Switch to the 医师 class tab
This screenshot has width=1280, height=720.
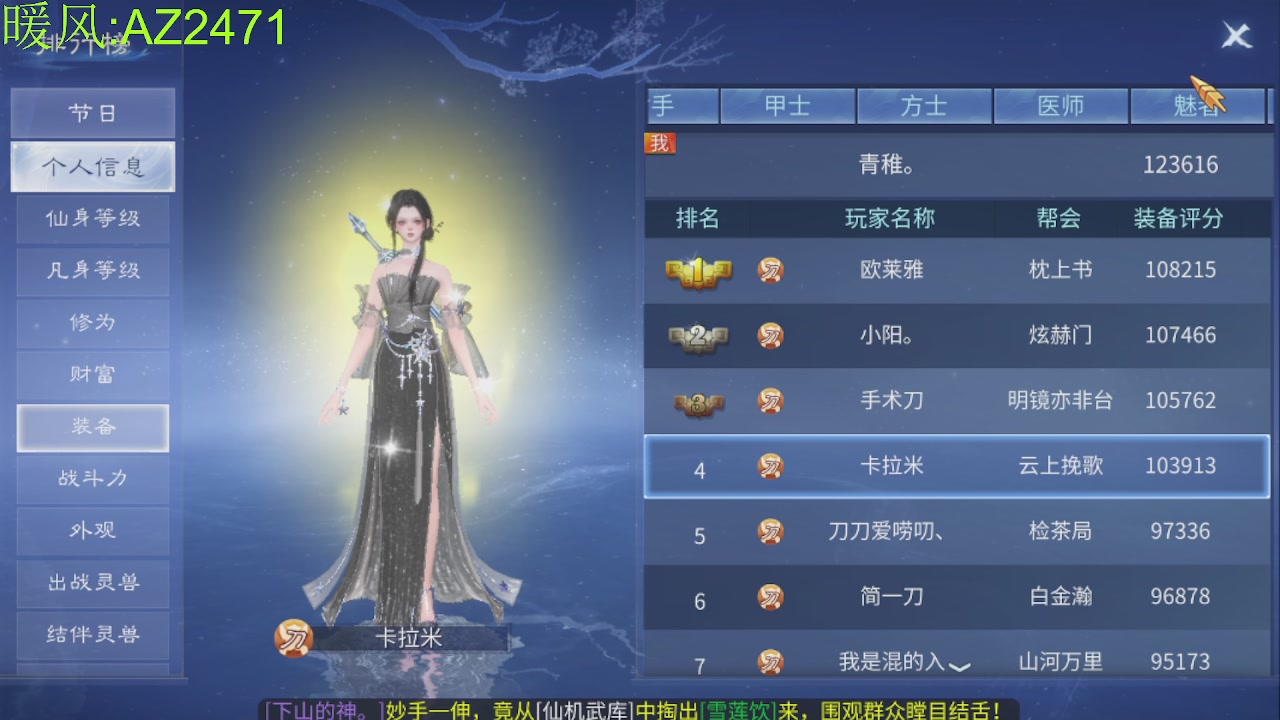[x=1060, y=105]
